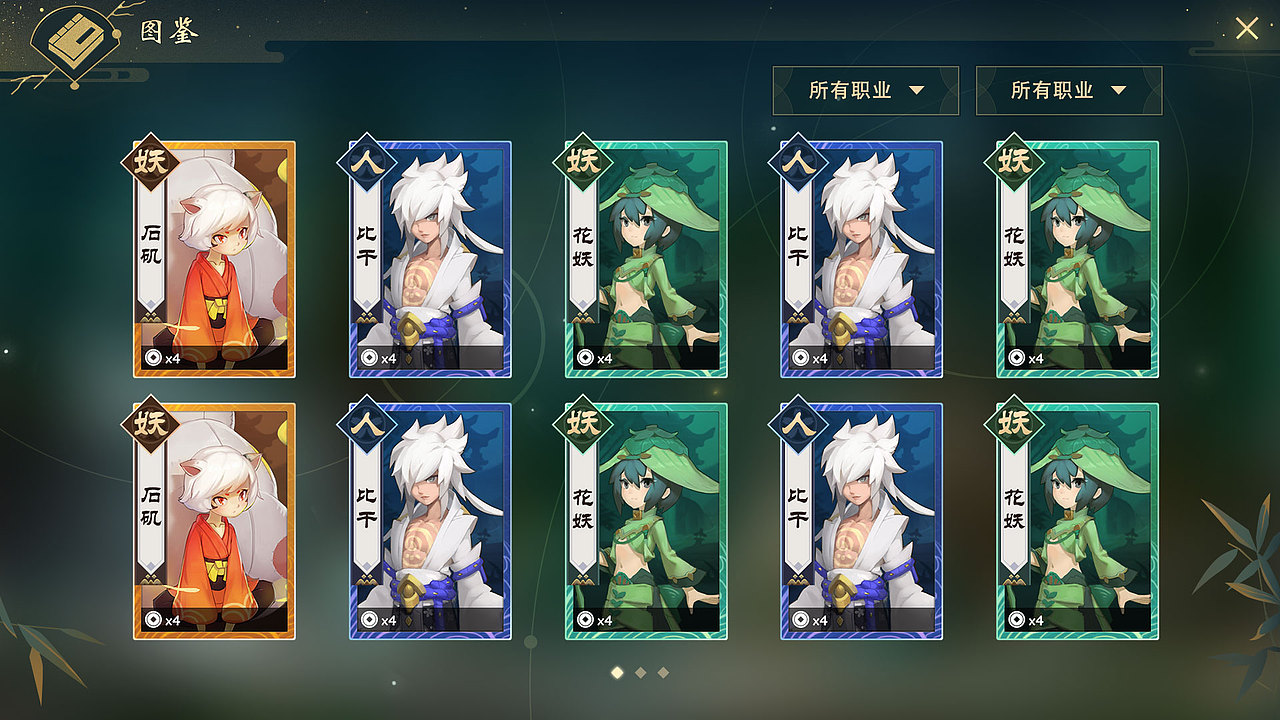The height and width of the screenshot is (720, 1280).
Task: Open the right 所有职业 filter dropdown
Action: point(1068,89)
